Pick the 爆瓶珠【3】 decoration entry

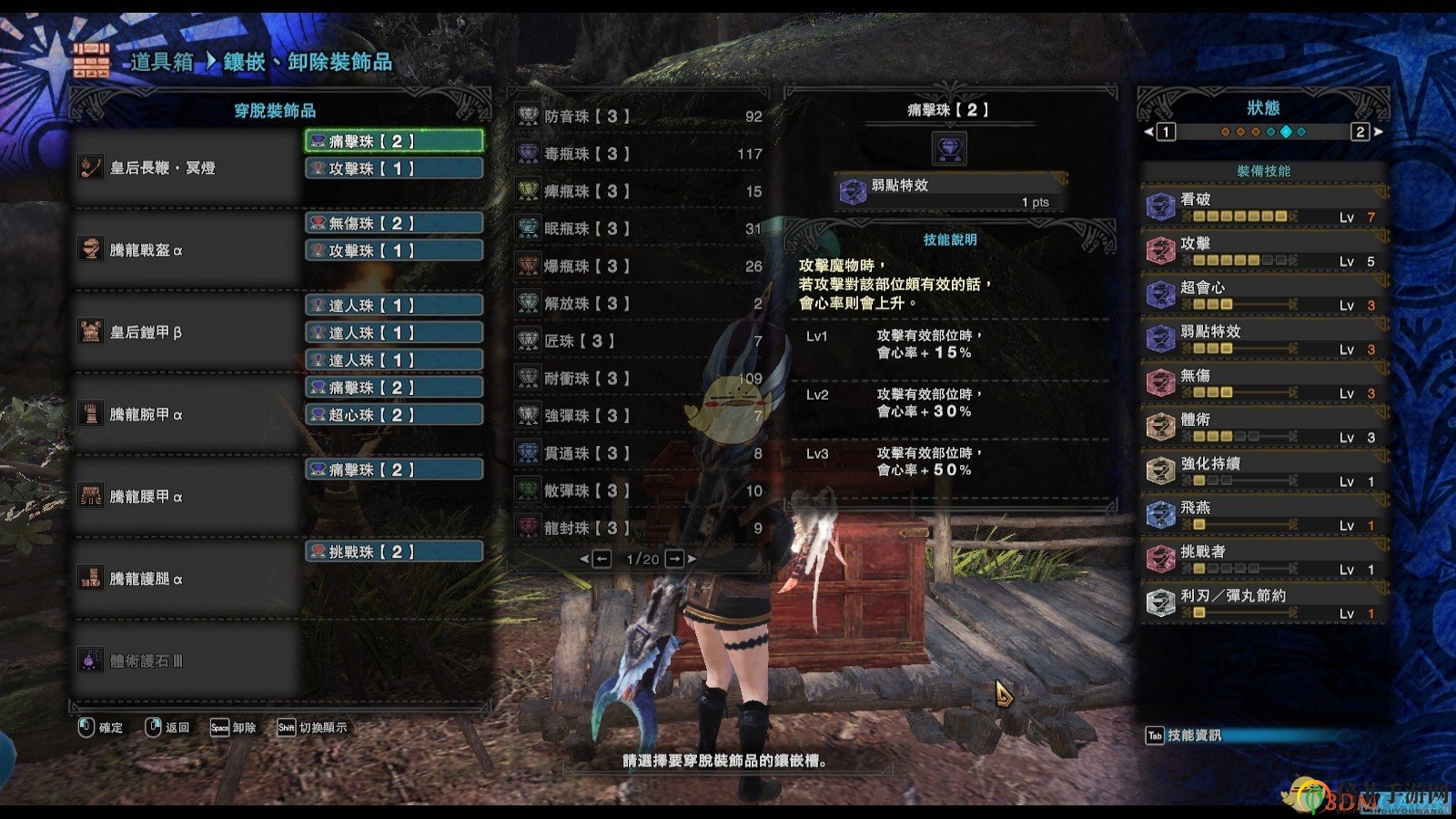point(639,266)
